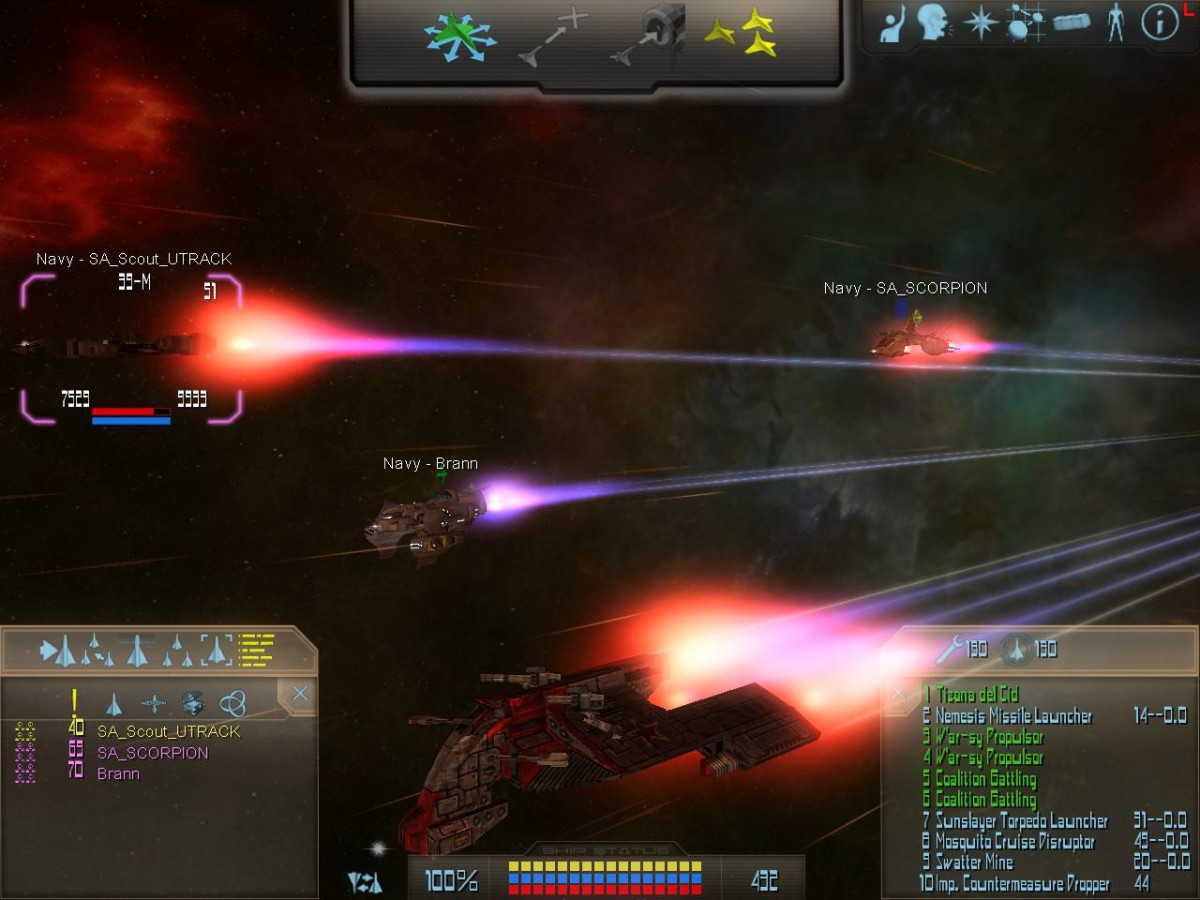
Task: Activate Free Flight maneuver icon
Action: 459,37
